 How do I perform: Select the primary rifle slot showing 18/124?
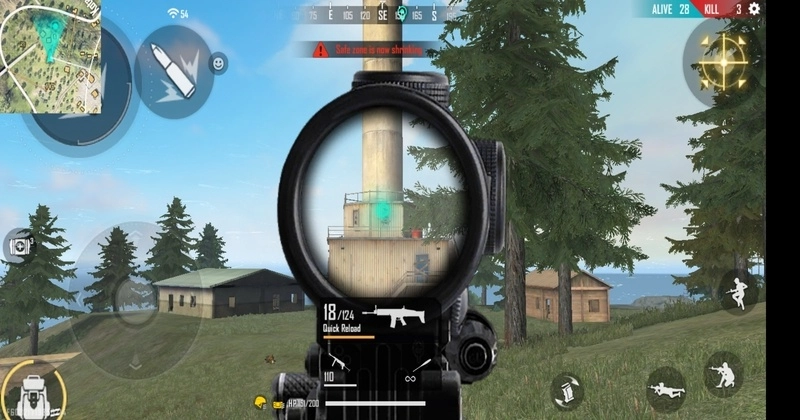380,318
